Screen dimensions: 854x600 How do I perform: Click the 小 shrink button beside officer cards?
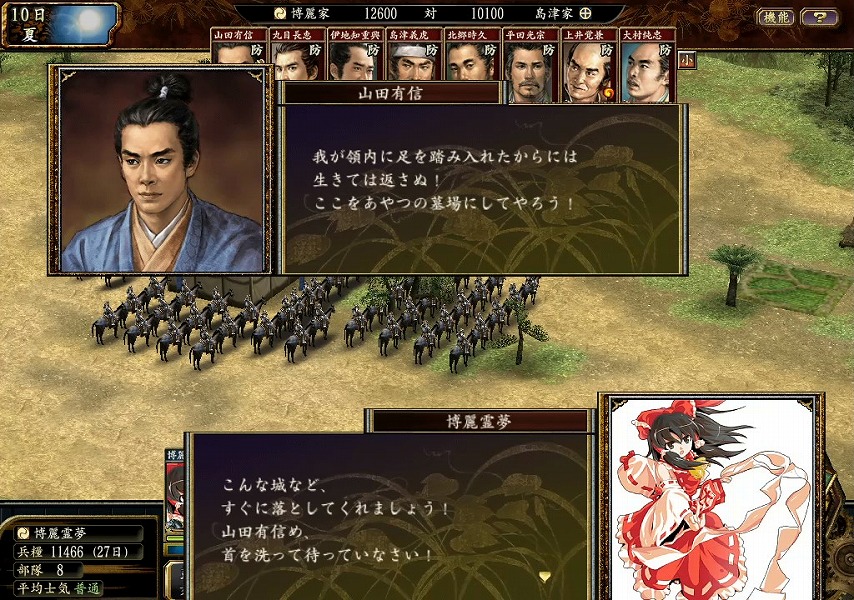pos(687,59)
